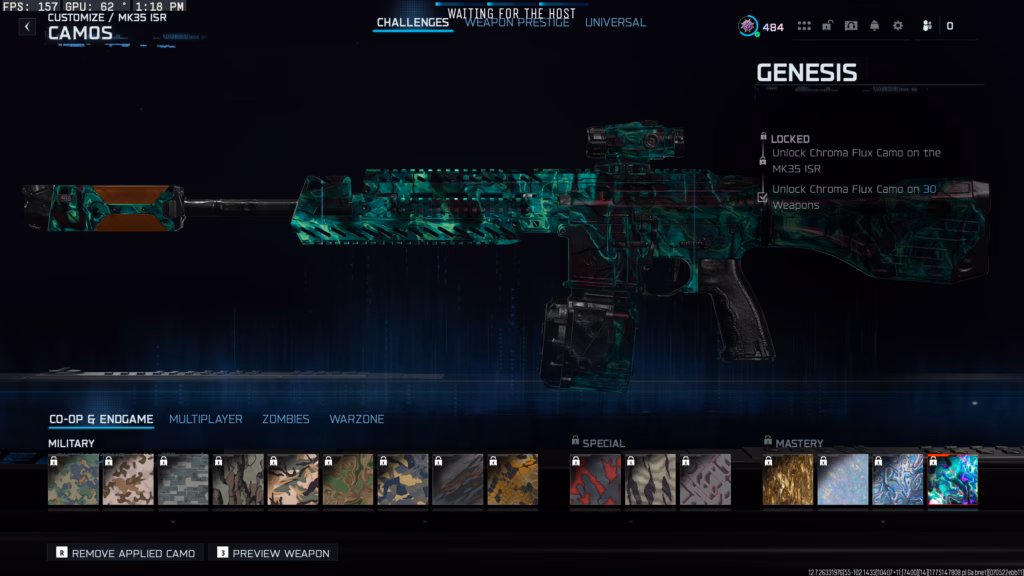Pick the red and grey special camo
Viewport: 1024px width, 576px height.
(x=595, y=480)
